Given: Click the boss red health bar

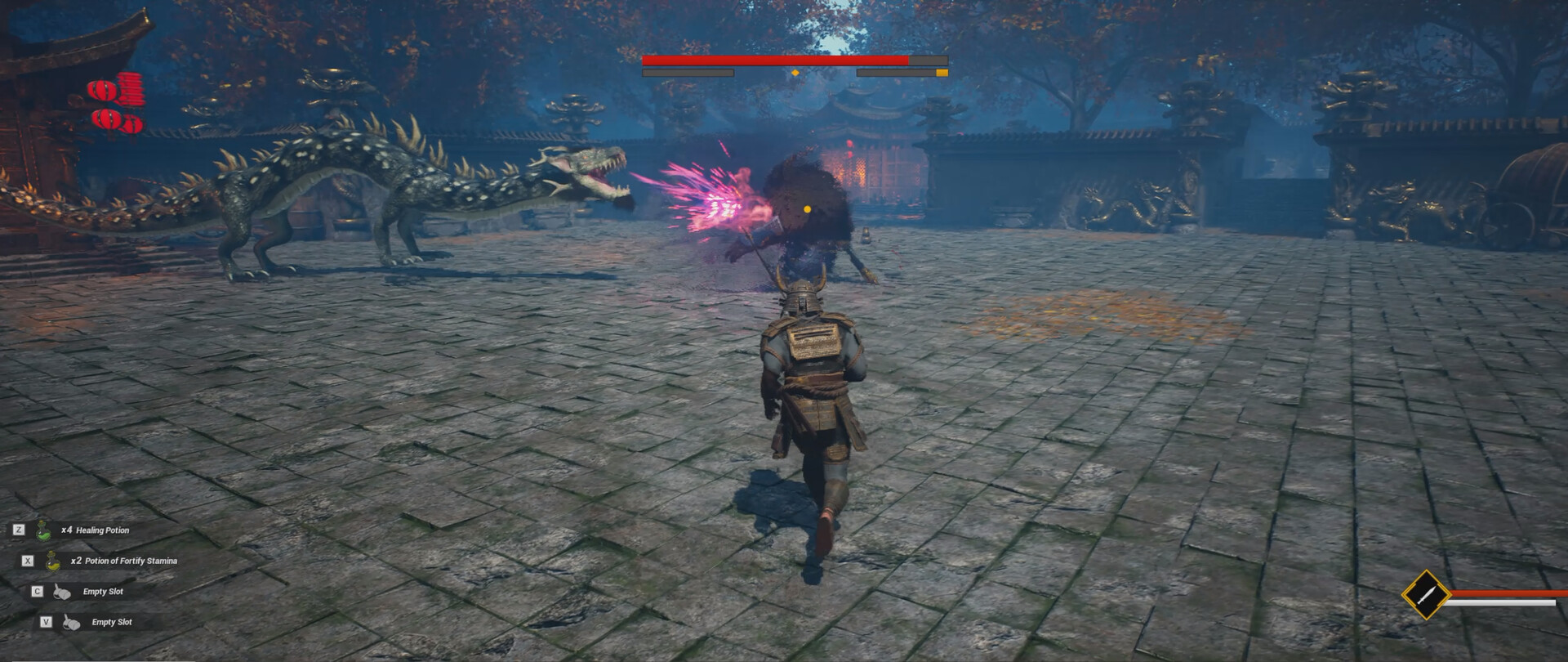Looking at the screenshot, I should click(x=776, y=60).
